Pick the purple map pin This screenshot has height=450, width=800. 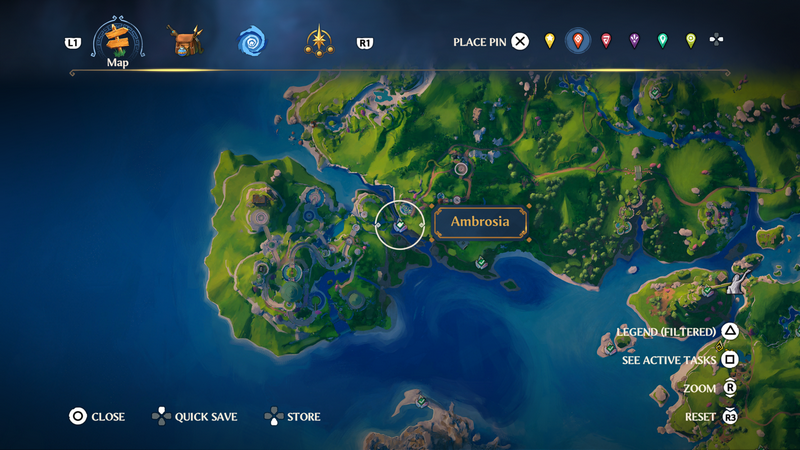(634, 41)
